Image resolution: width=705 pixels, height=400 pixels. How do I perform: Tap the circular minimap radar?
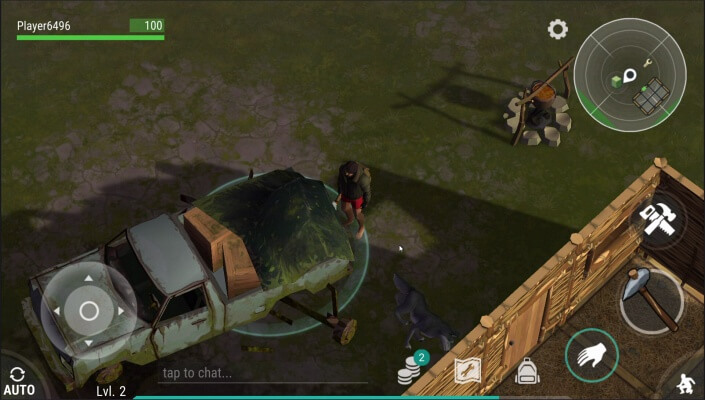[x=630, y=73]
